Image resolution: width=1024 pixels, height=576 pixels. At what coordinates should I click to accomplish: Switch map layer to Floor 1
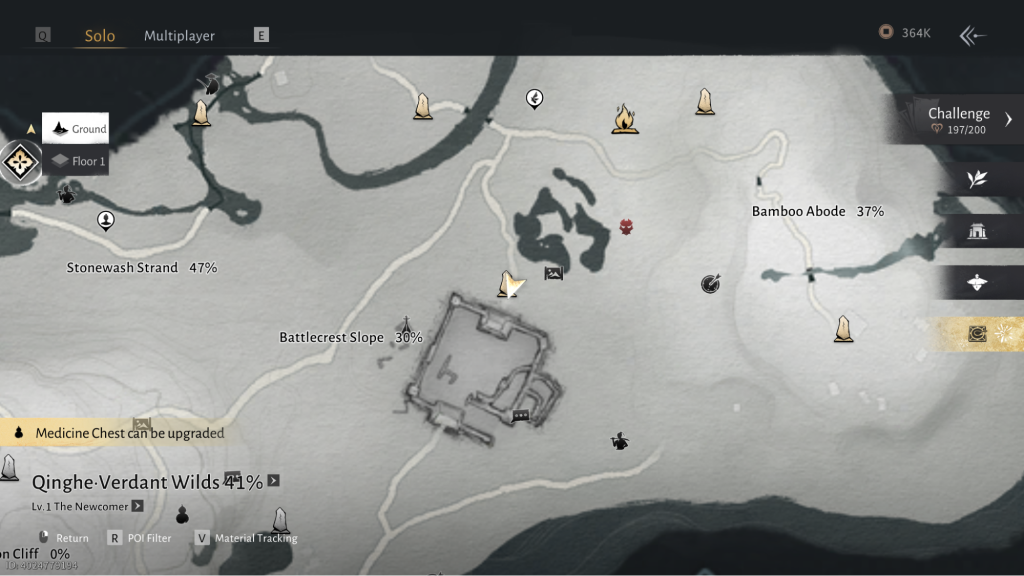[77, 161]
